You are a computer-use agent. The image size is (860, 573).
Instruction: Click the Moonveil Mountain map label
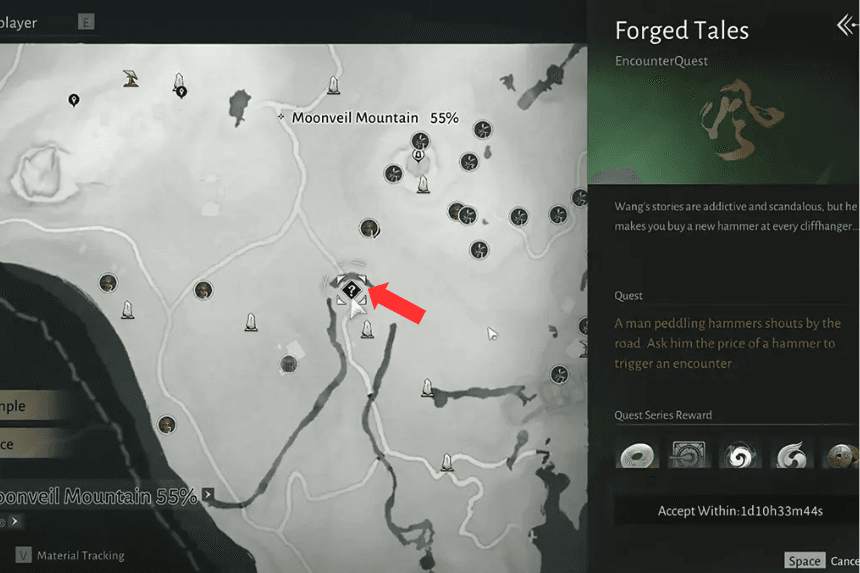point(355,118)
